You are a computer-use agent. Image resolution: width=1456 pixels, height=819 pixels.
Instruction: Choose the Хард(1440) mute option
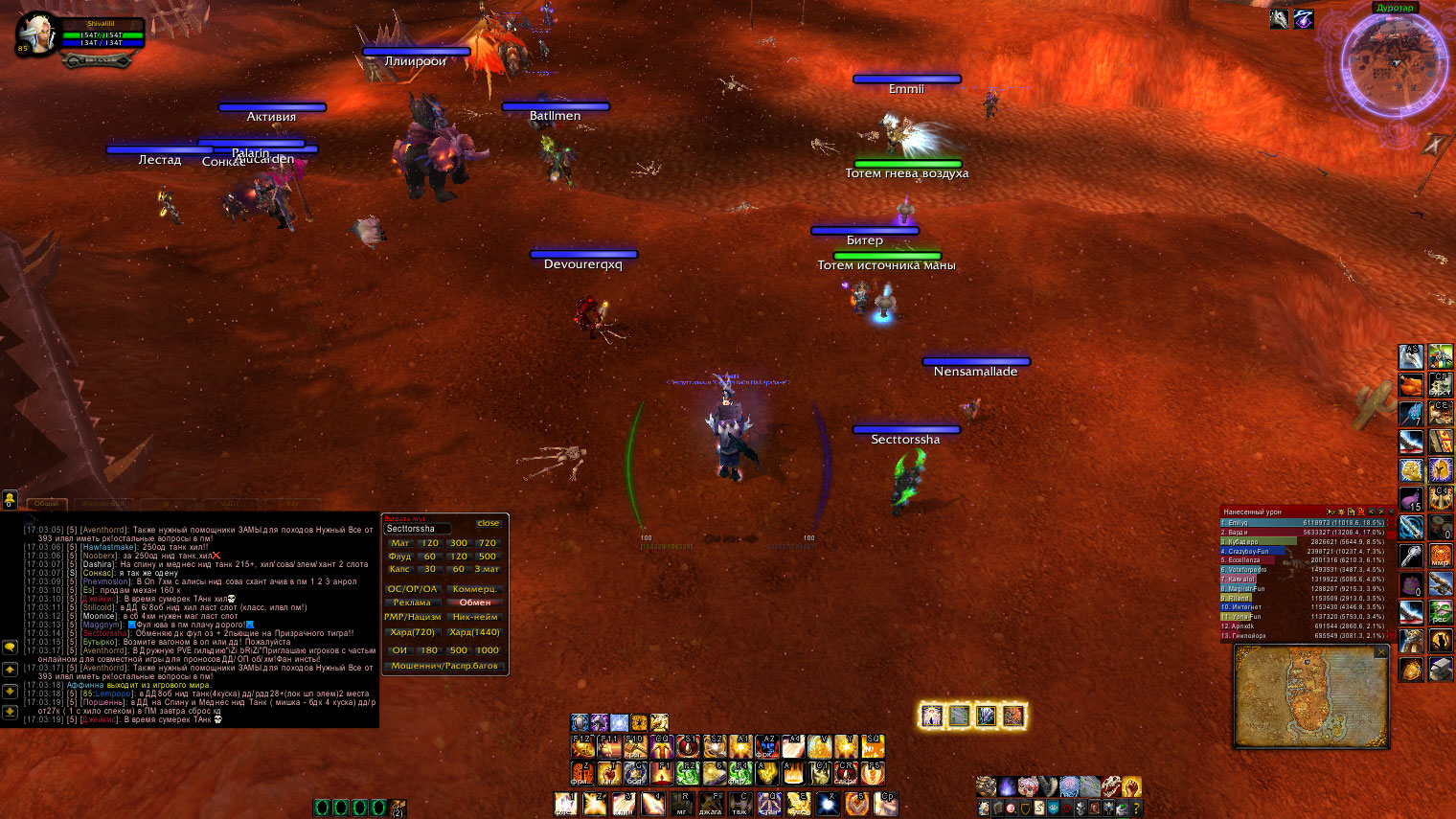pos(475,632)
